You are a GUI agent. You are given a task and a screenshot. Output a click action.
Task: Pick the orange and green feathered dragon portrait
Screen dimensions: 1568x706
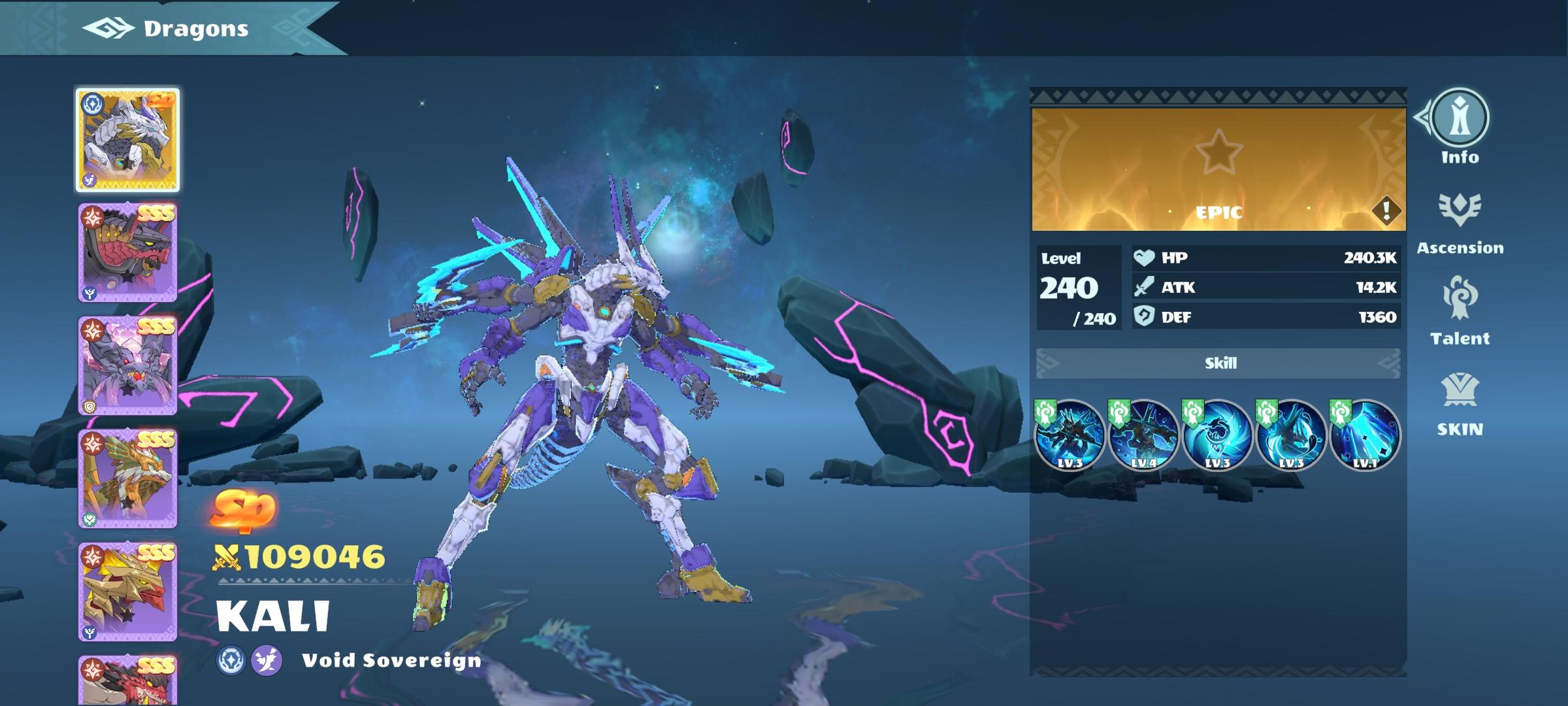(x=127, y=479)
